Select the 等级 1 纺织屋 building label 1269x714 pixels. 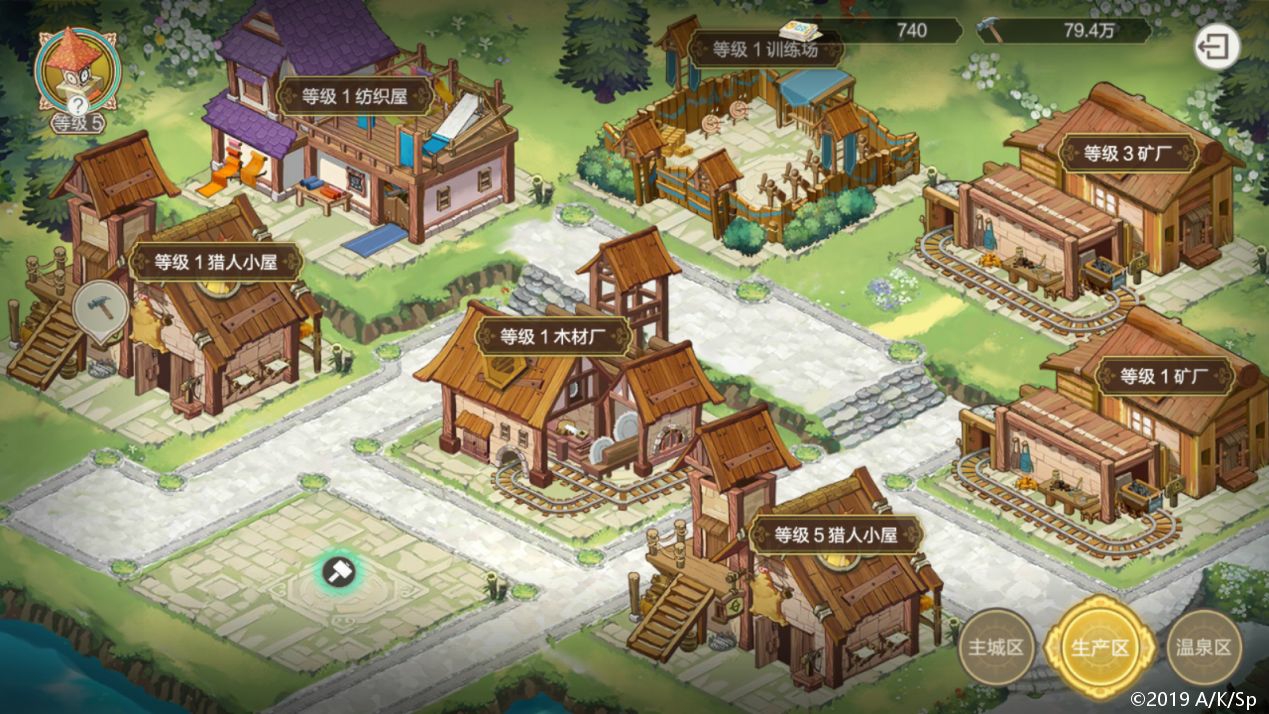point(354,97)
